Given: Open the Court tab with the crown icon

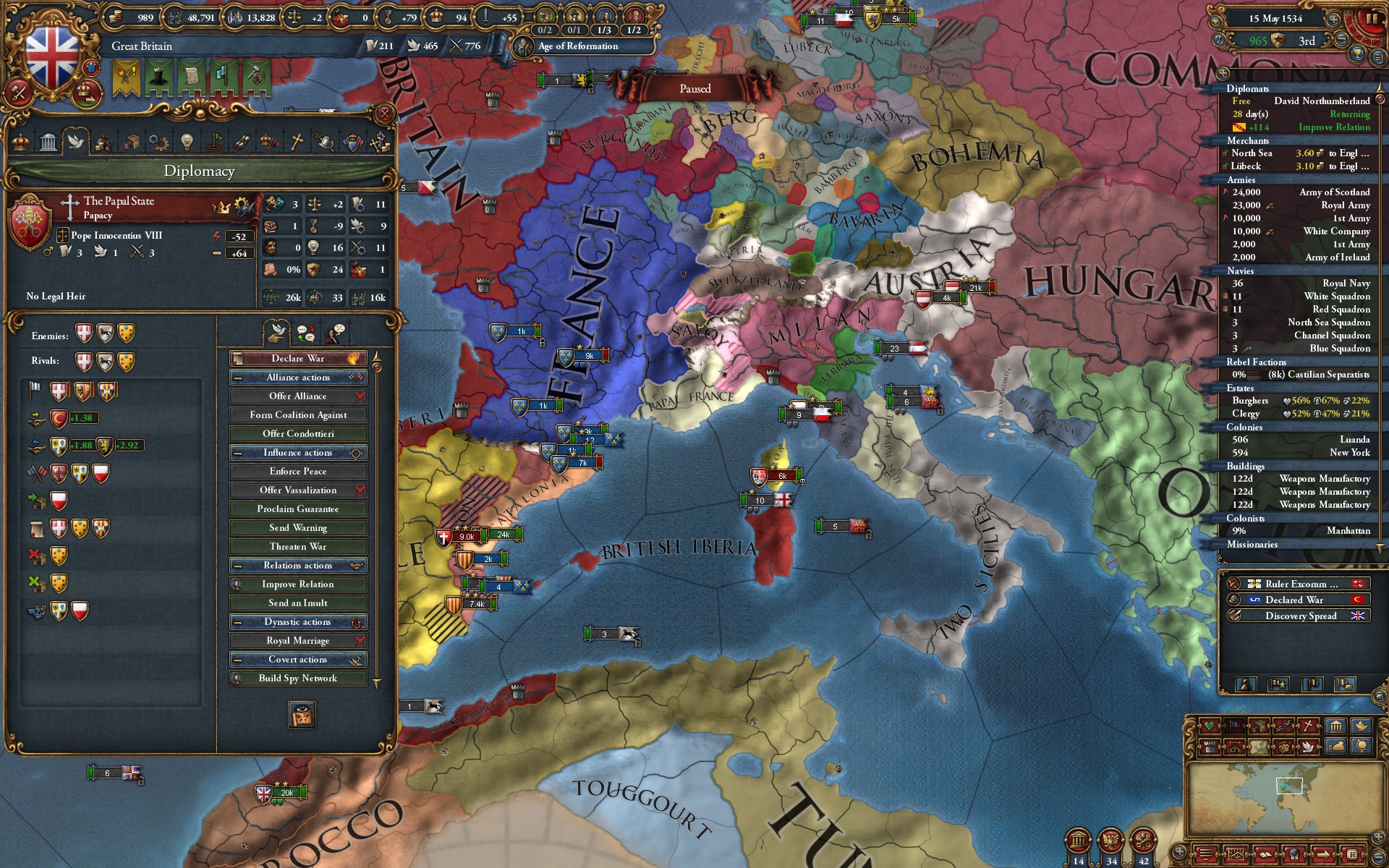Looking at the screenshot, I should (267, 142).
